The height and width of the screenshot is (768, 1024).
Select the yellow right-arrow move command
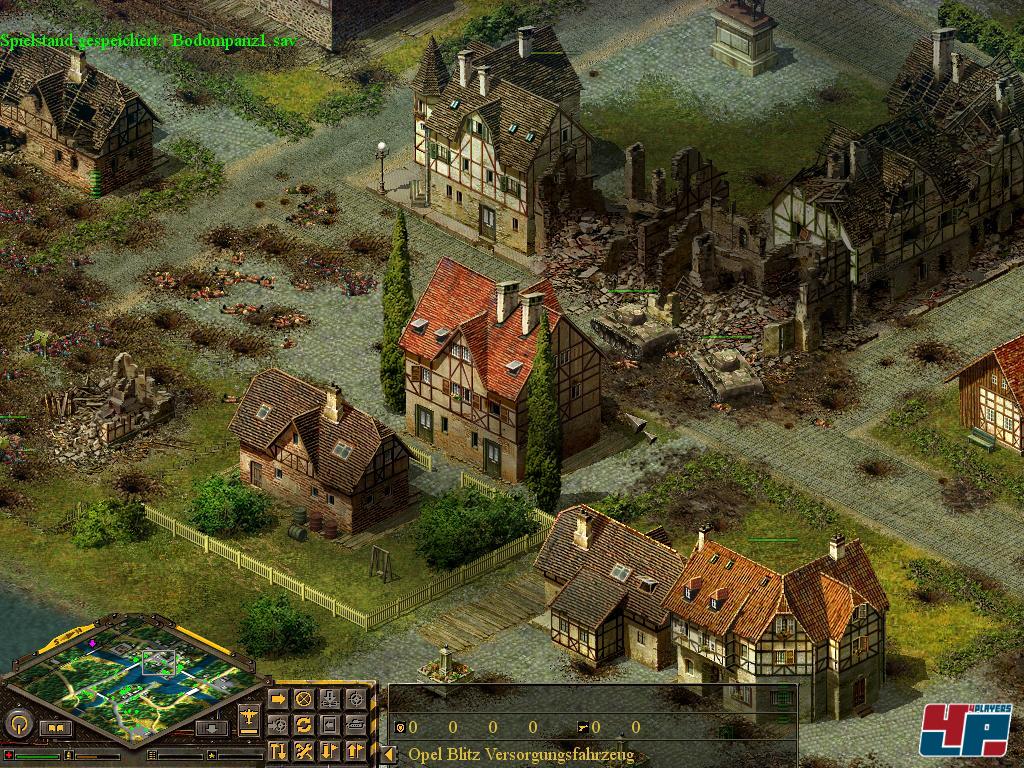278,698
